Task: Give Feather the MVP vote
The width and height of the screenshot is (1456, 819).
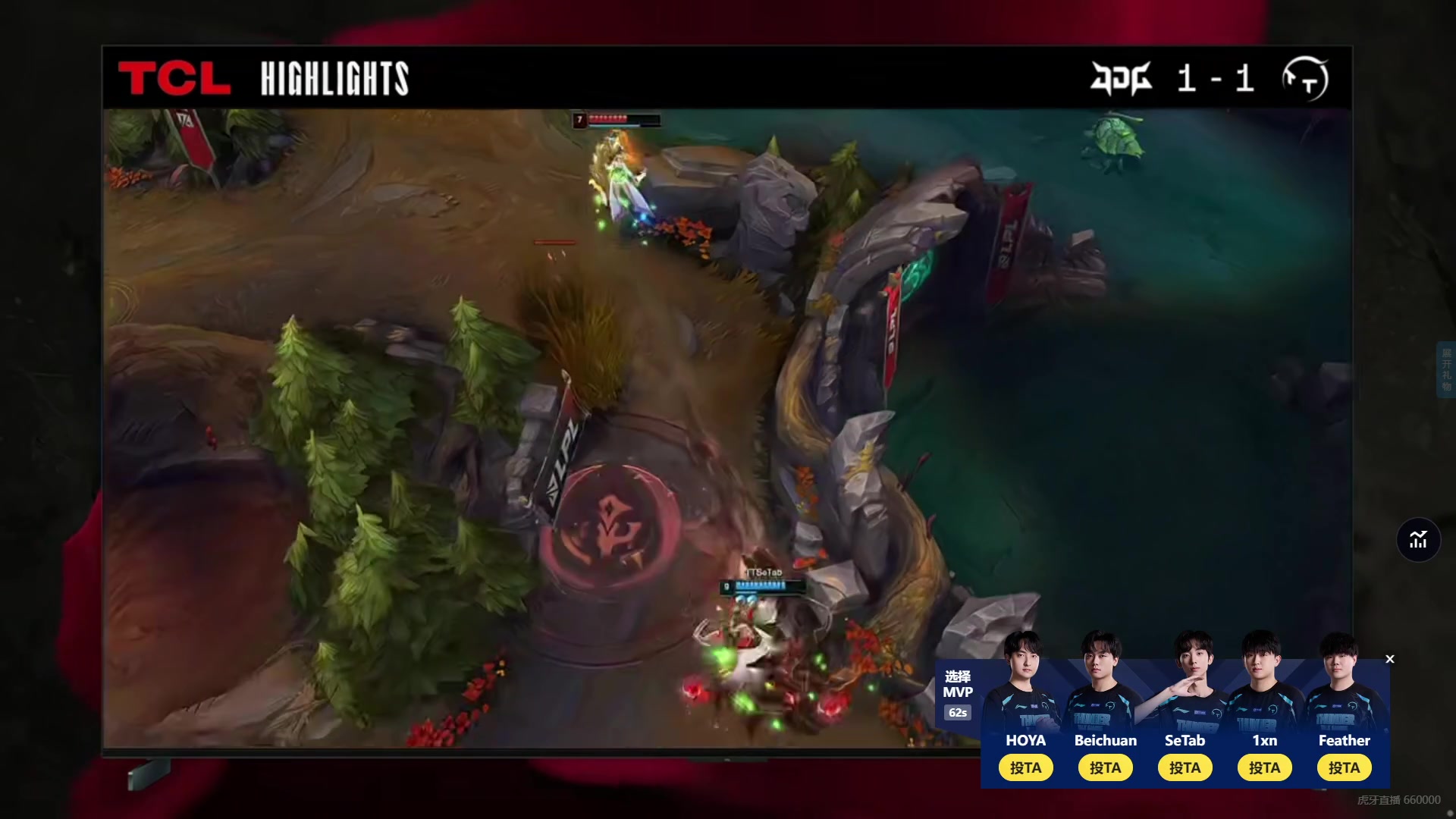Action: 1344,767
